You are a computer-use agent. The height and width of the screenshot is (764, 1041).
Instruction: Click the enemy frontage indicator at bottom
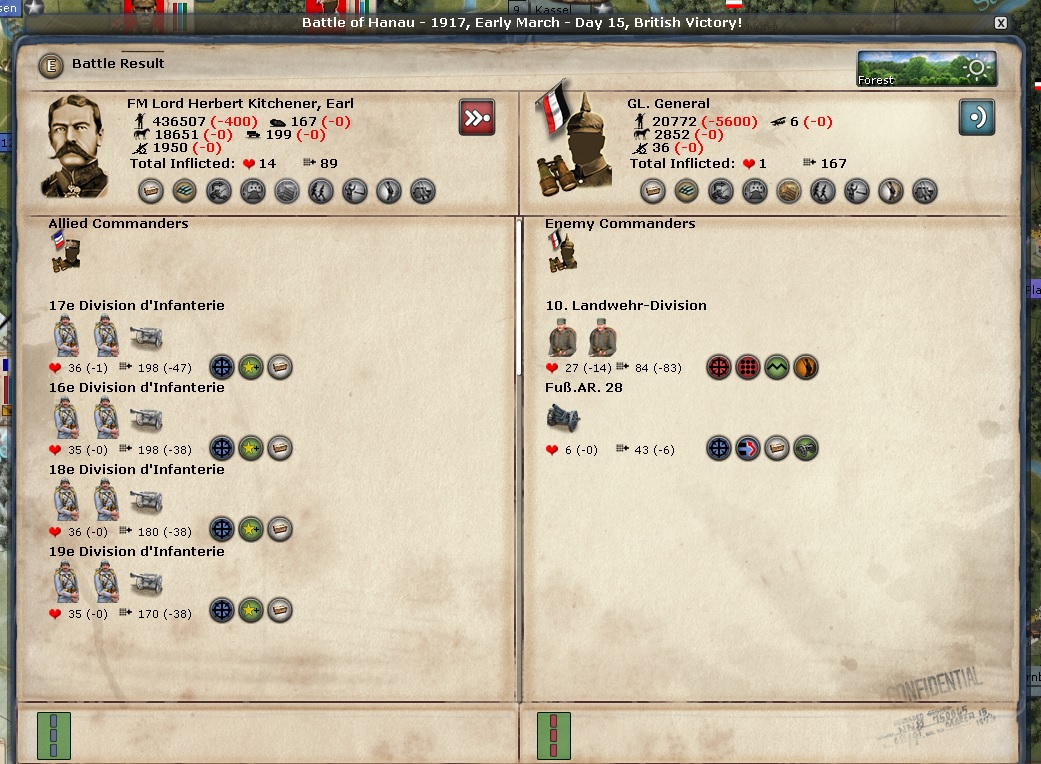click(x=553, y=734)
